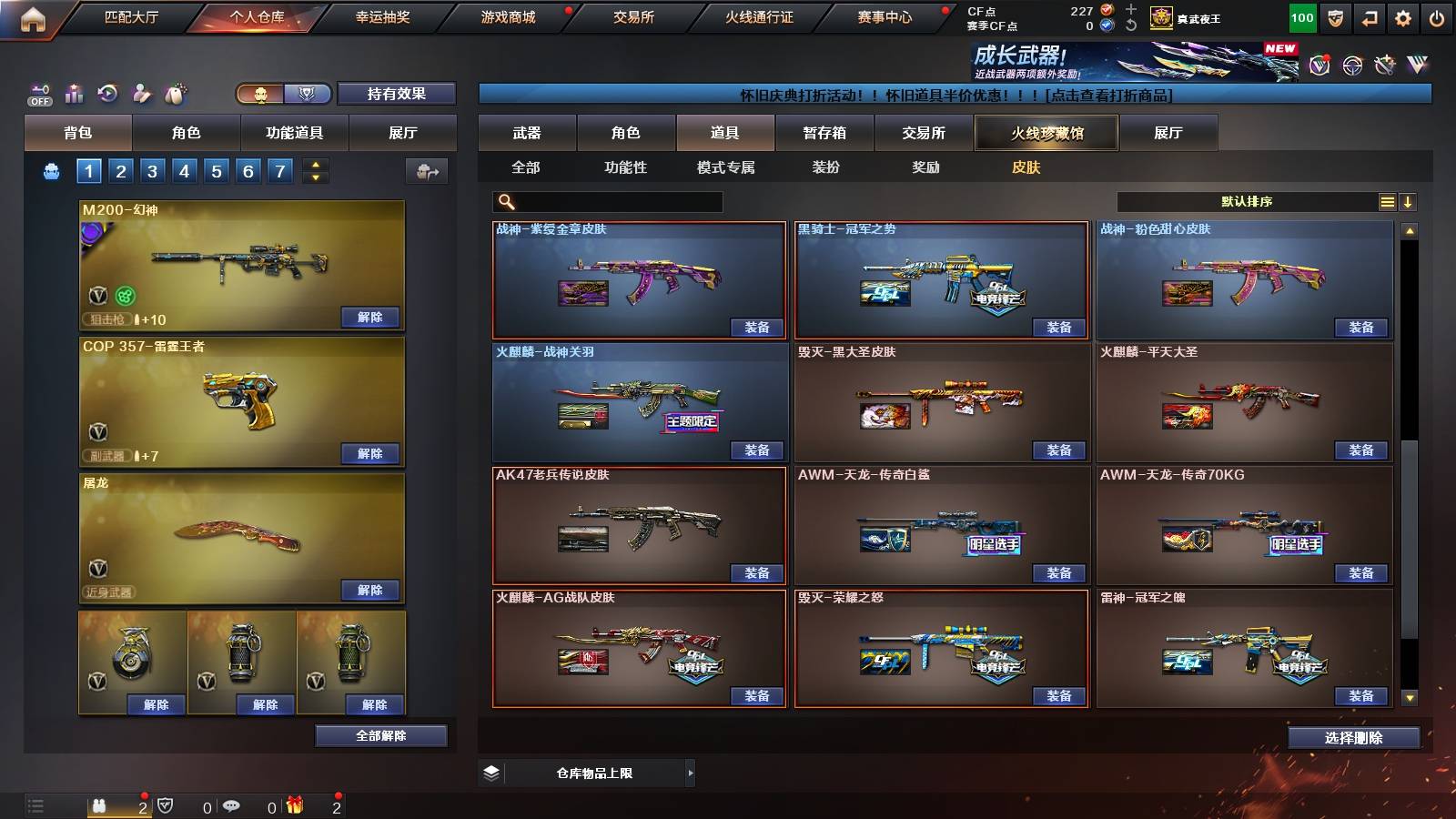Open the ranking stats icon near the OFF key
This screenshot has height=819, width=1456.
pos(74,94)
